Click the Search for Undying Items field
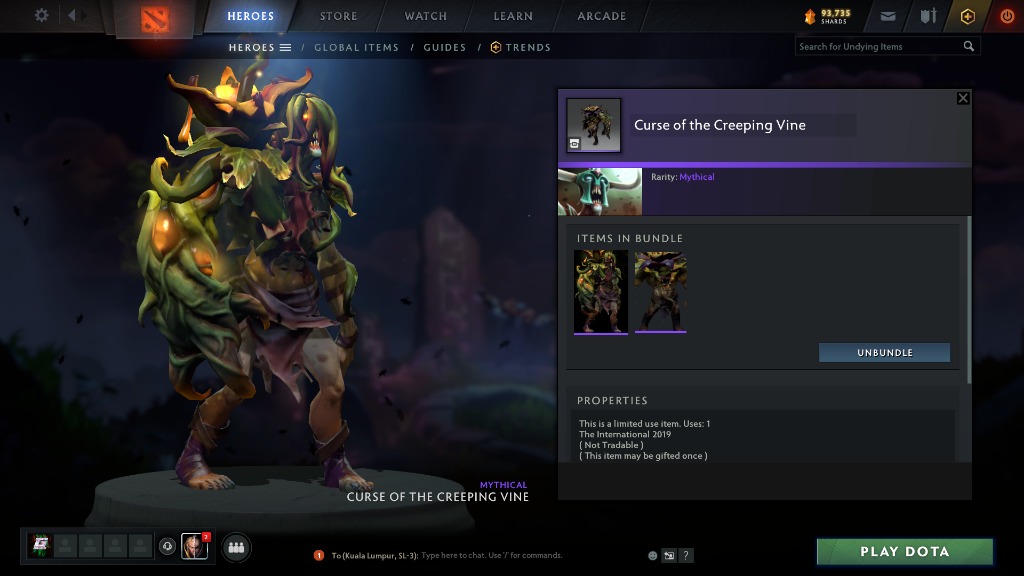The width and height of the screenshot is (1024, 576). click(x=878, y=46)
